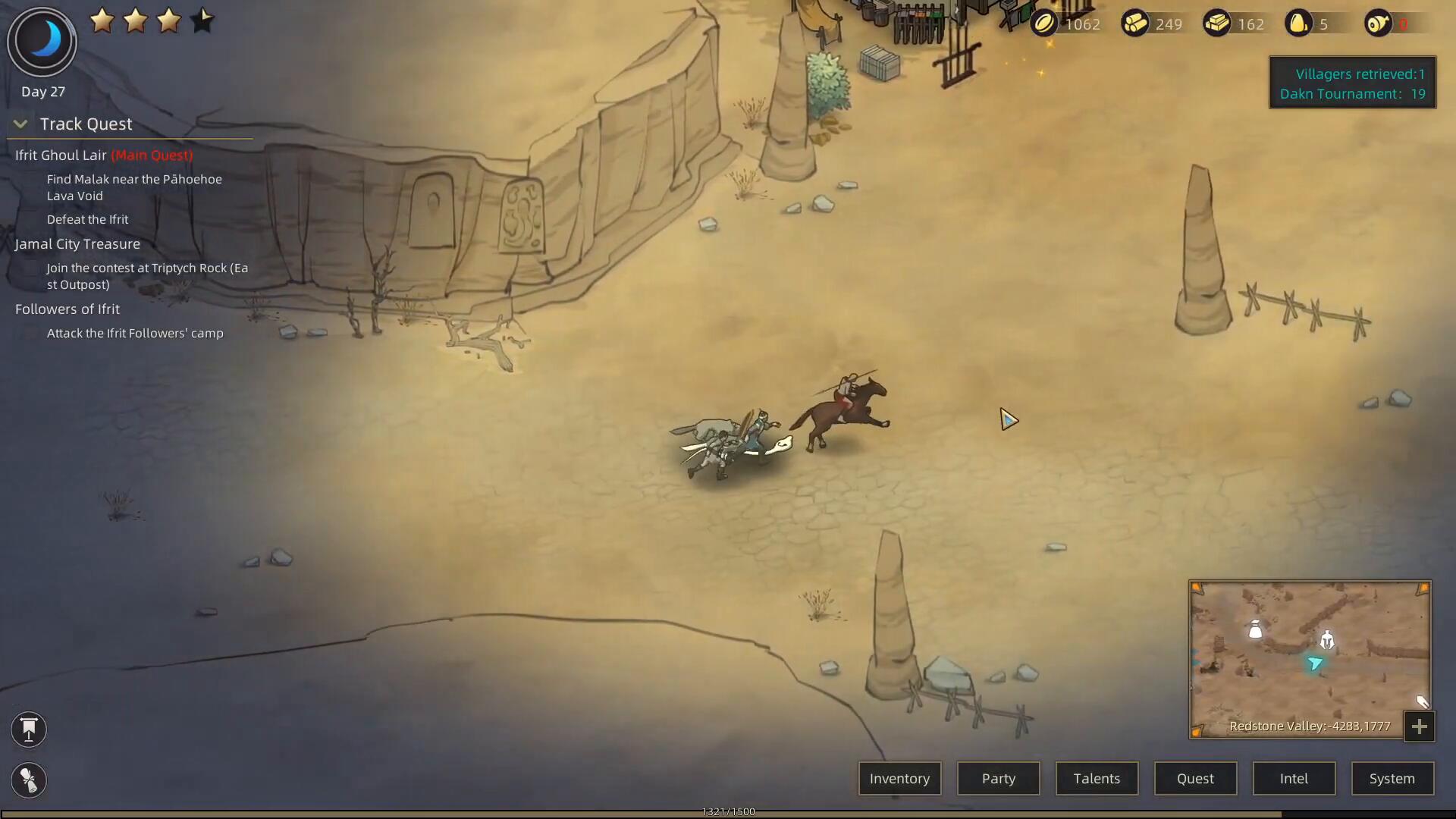
Task: Select the Jamal City Treasure quest
Action: click(77, 244)
